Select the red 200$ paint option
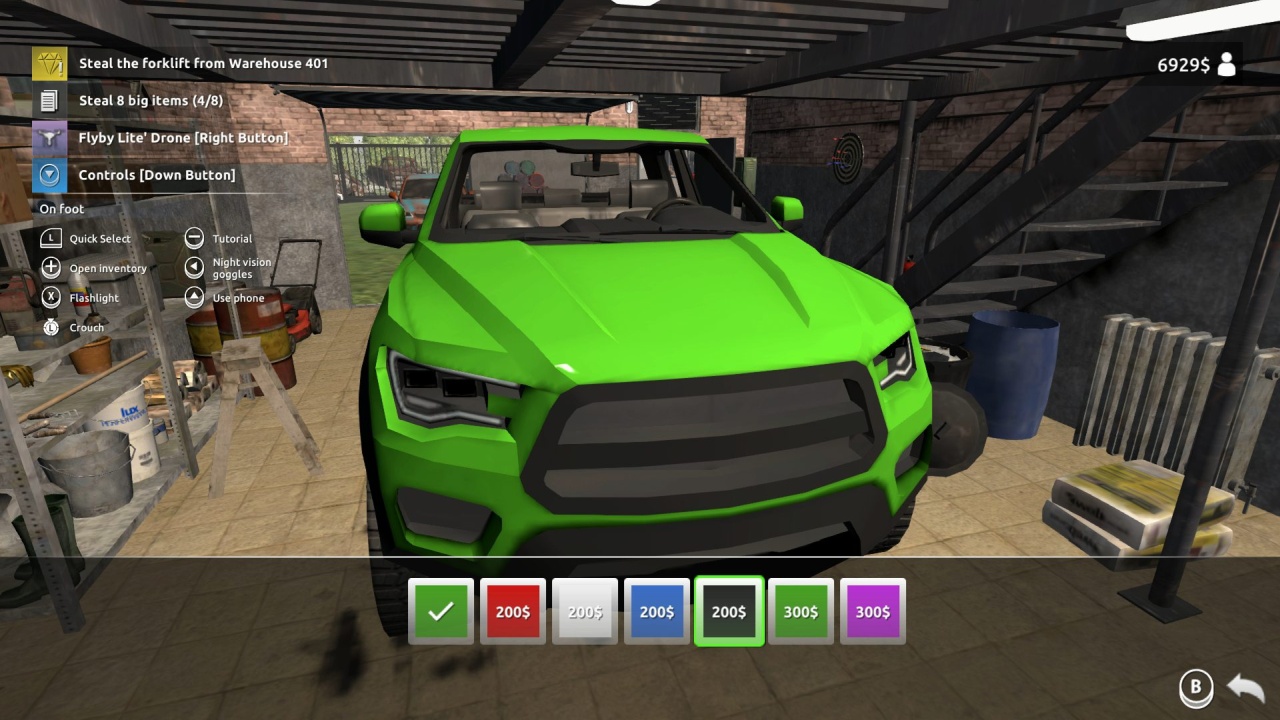Screen dimensions: 1280x720 click(512, 610)
